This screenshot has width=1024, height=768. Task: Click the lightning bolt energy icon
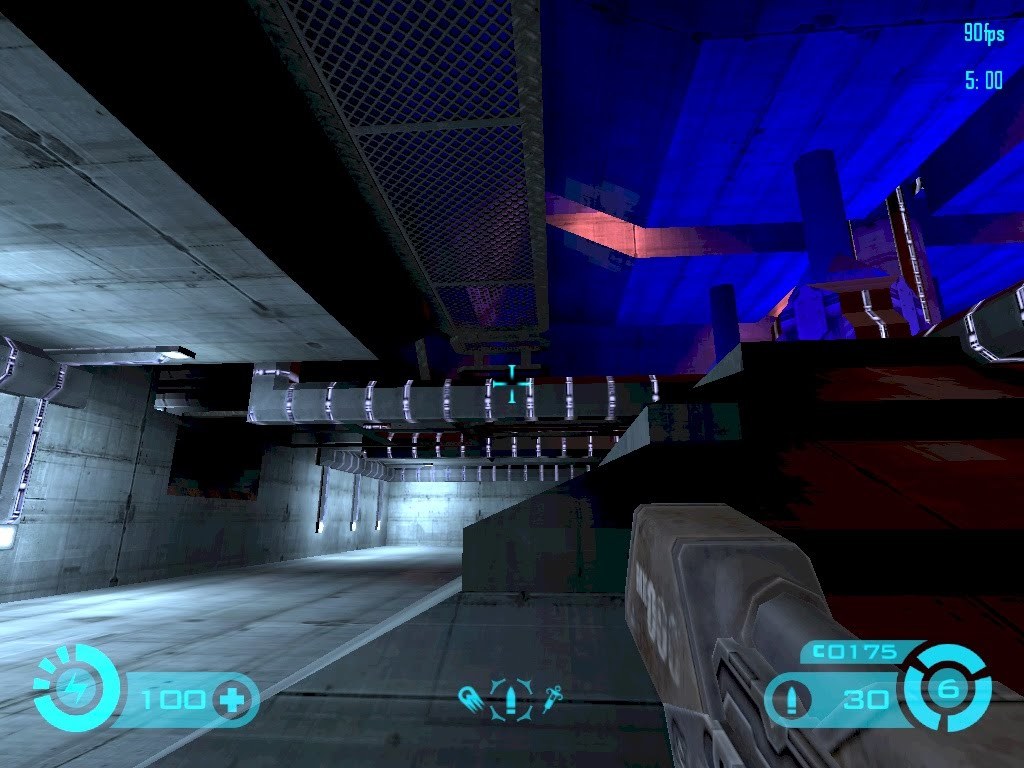coord(76,688)
